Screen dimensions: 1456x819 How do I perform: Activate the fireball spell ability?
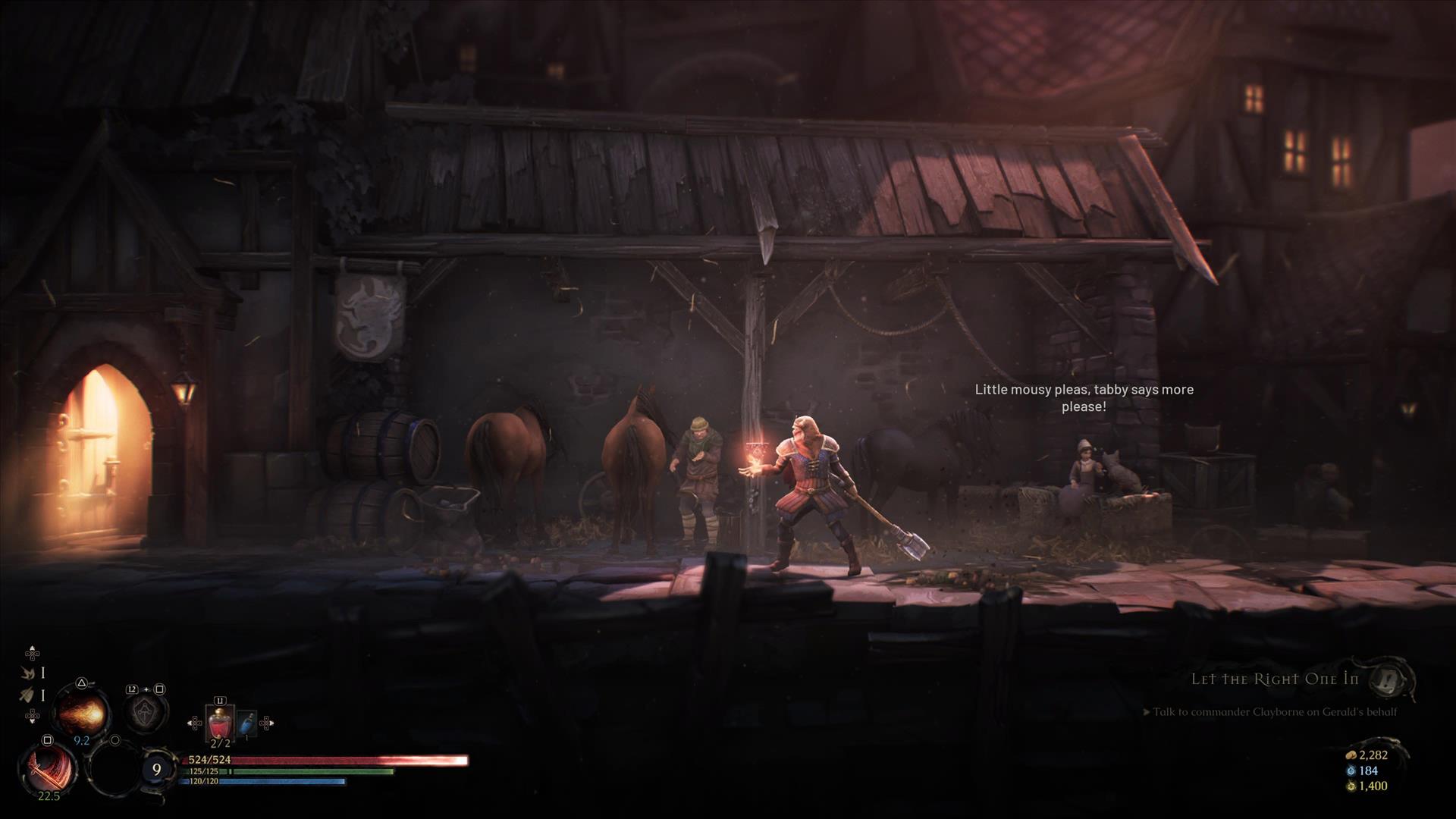82,711
